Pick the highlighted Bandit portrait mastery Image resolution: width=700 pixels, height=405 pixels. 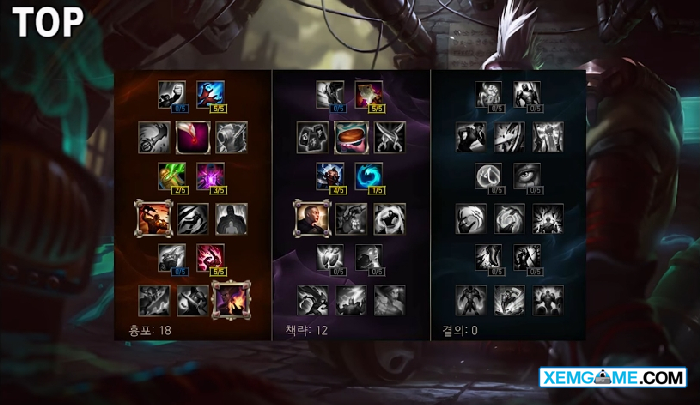311,217
